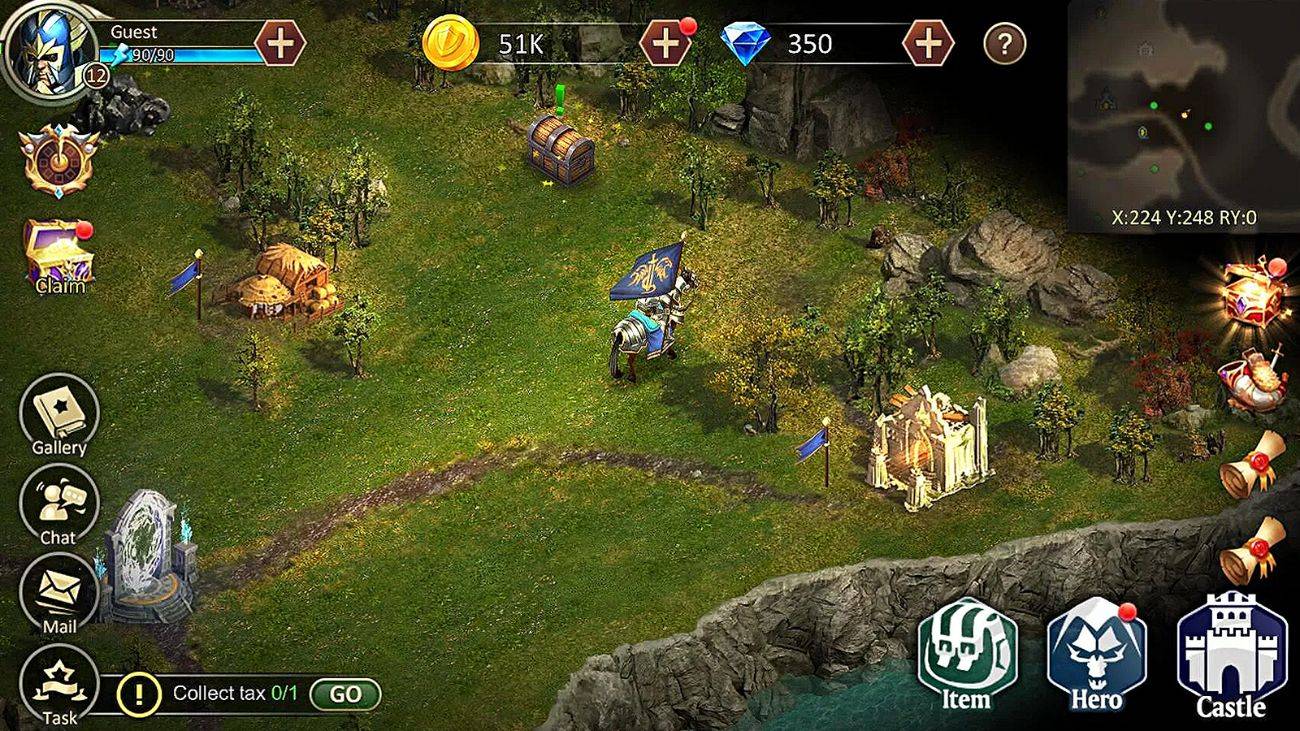The width and height of the screenshot is (1300, 731).
Task: Open the treasure horn event icon
Action: coord(1255,380)
